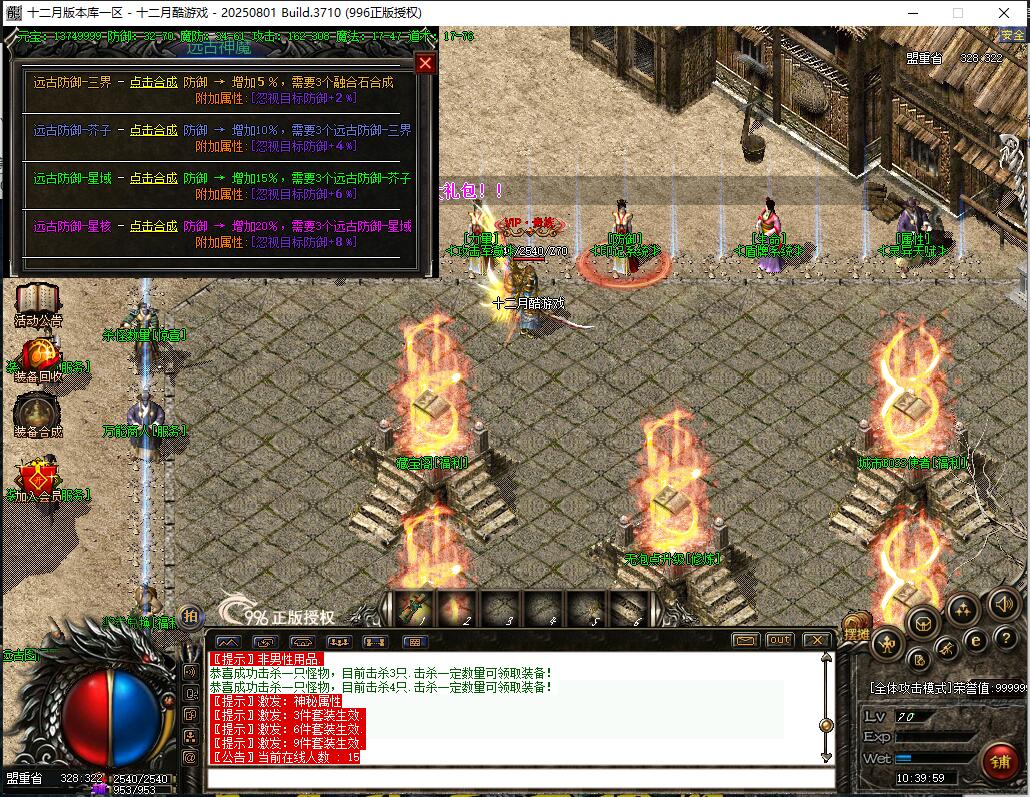Viewport: 1030px width, 797px height.
Task: Use the item in hotbar slot 2
Action: click(x=456, y=606)
